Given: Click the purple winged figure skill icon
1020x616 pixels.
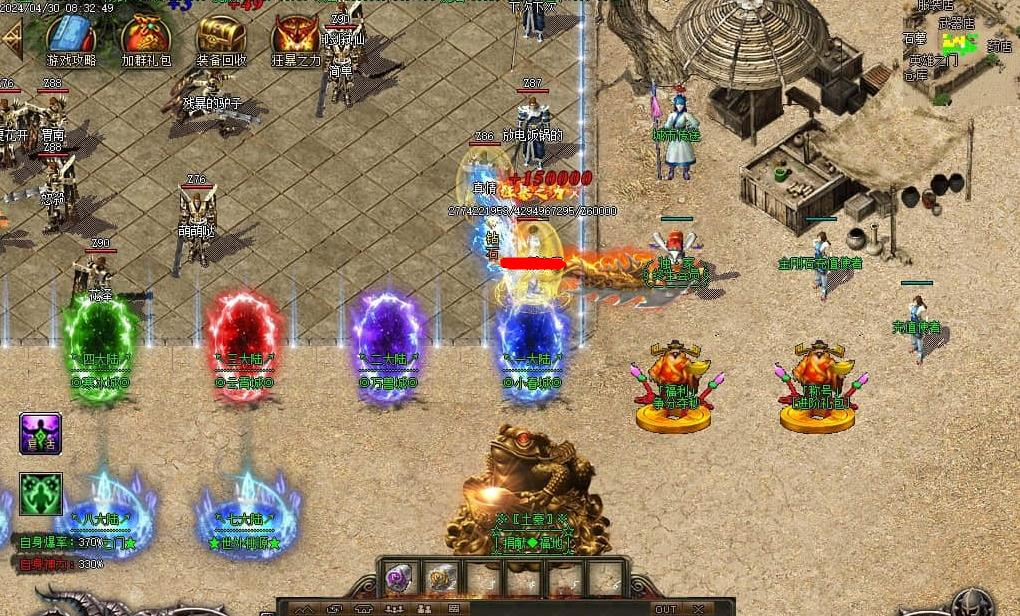Looking at the screenshot, I should [41, 434].
